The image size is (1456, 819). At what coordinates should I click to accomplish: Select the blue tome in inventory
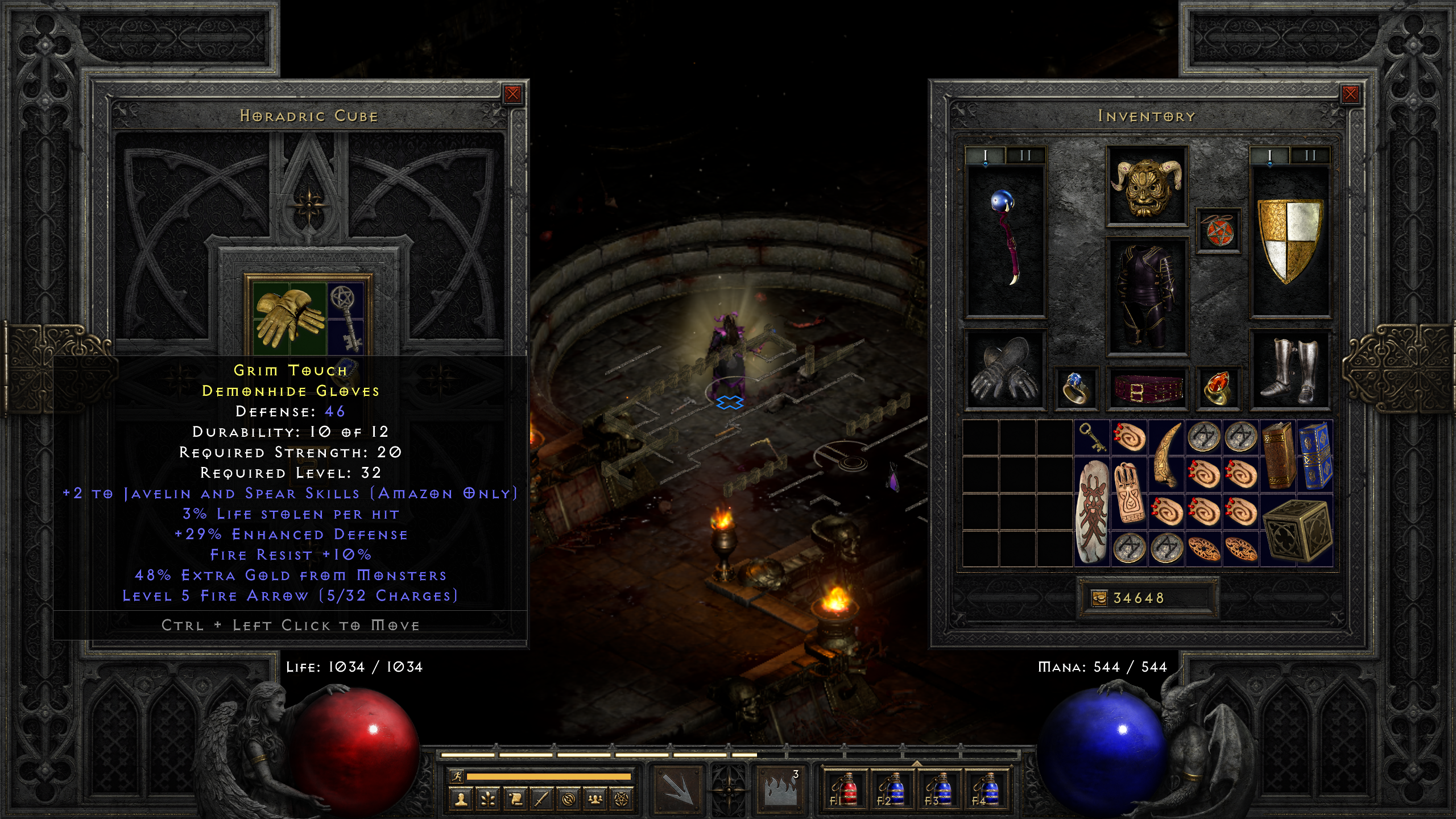[x=1316, y=456]
